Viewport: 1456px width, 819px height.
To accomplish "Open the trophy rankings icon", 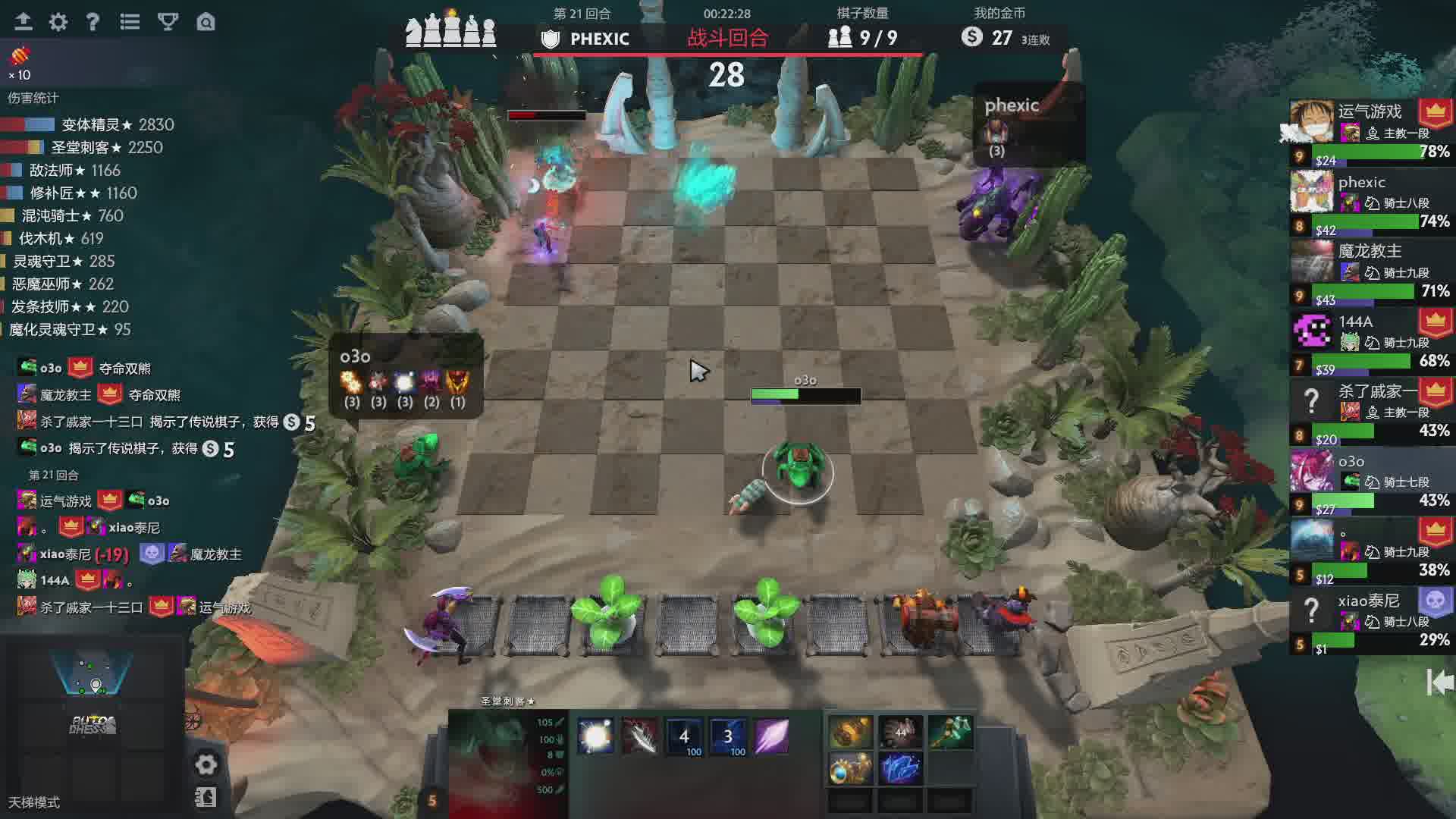I will coord(168,22).
